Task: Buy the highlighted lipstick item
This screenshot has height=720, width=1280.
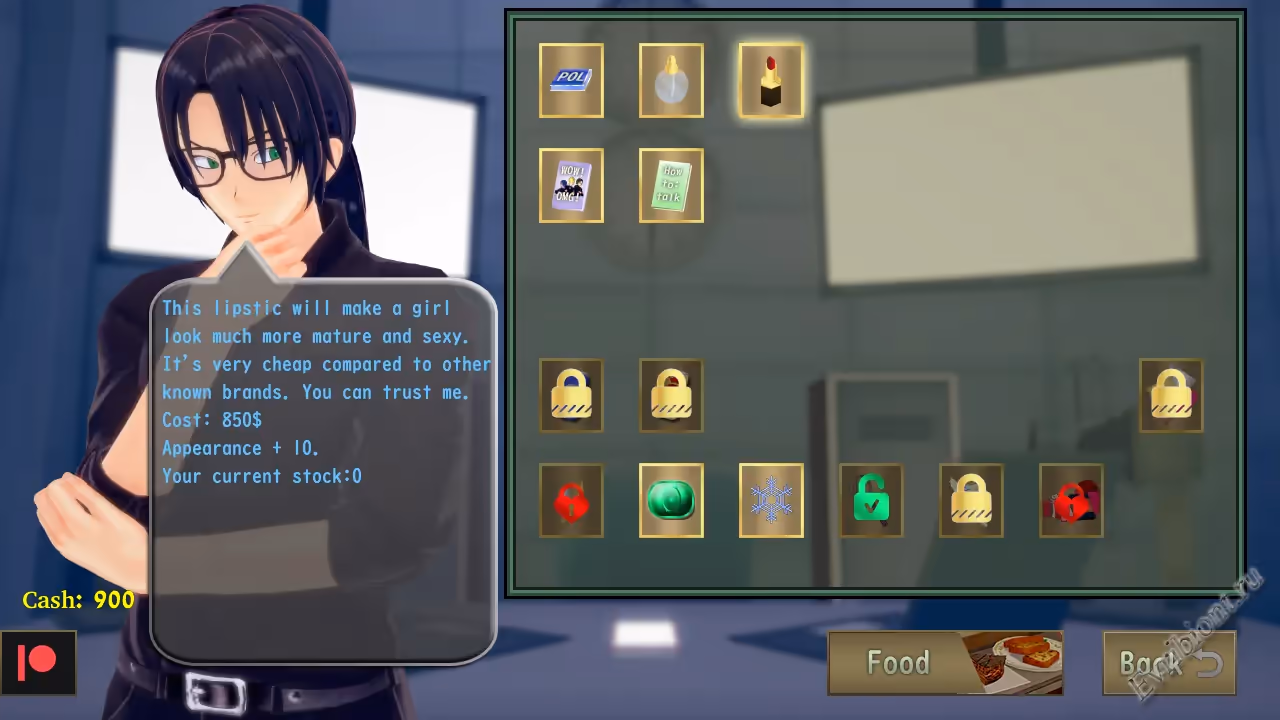Action: coord(771,80)
